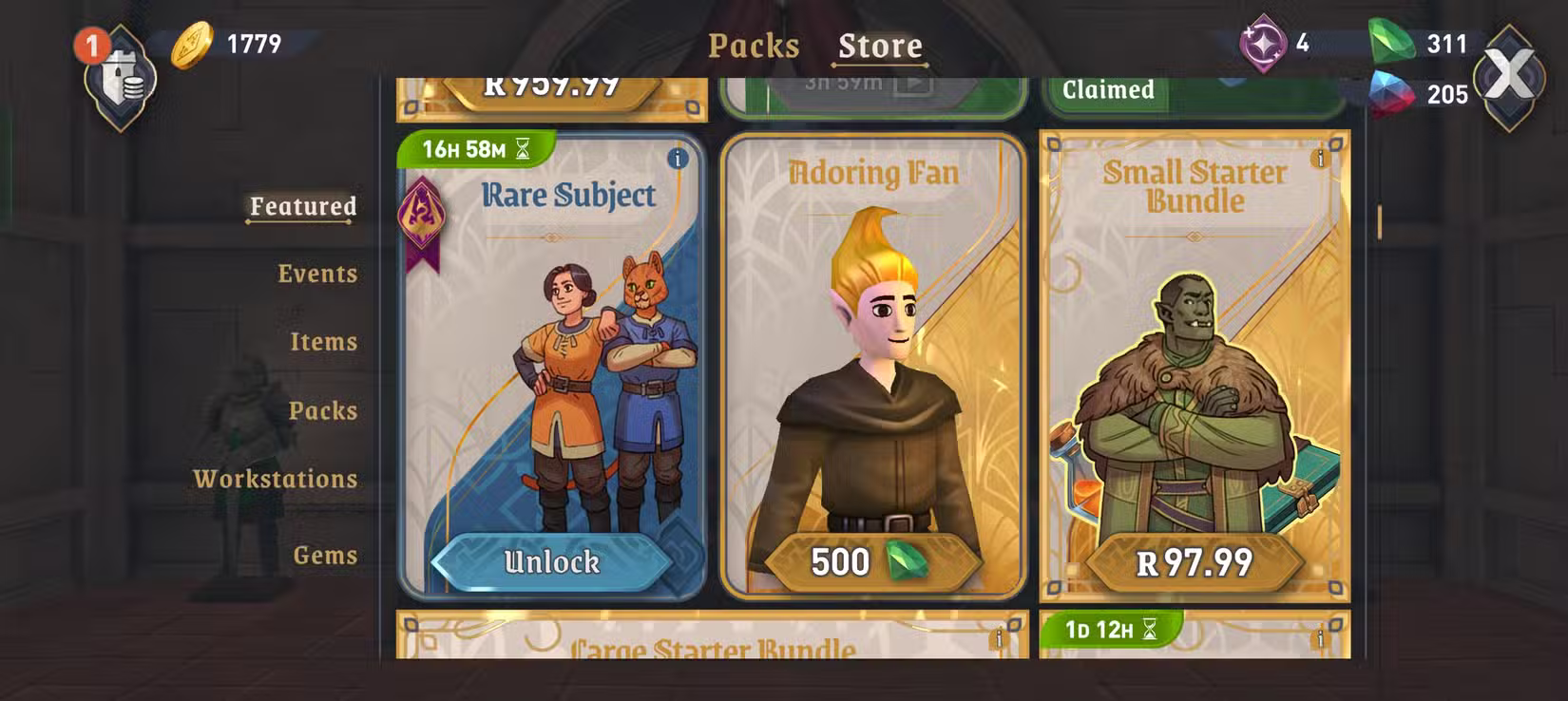Open the Featured store category
The height and width of the screenshot is (701, 1568).
303,206
